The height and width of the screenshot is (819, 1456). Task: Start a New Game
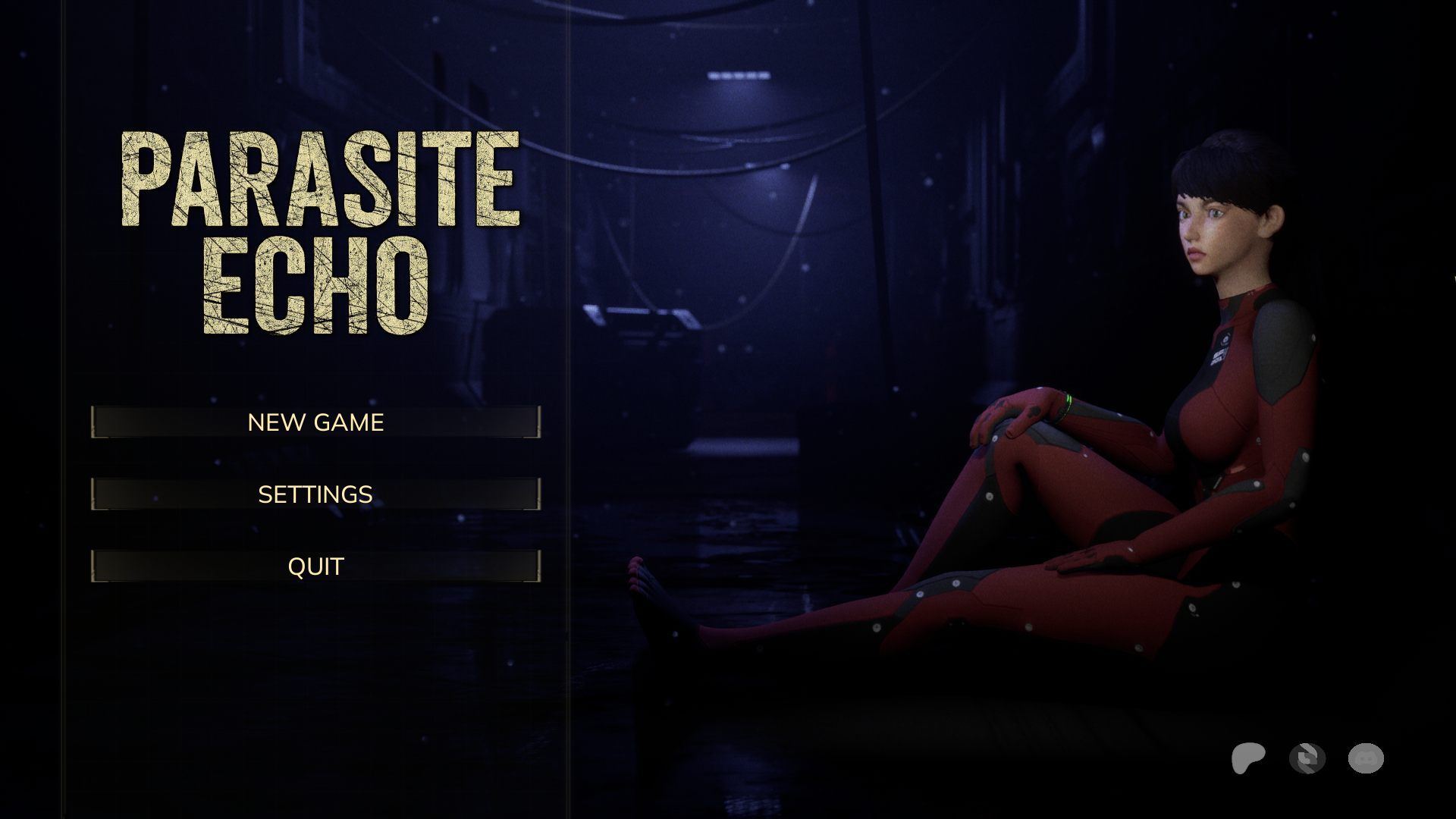(x=315, y=422)
